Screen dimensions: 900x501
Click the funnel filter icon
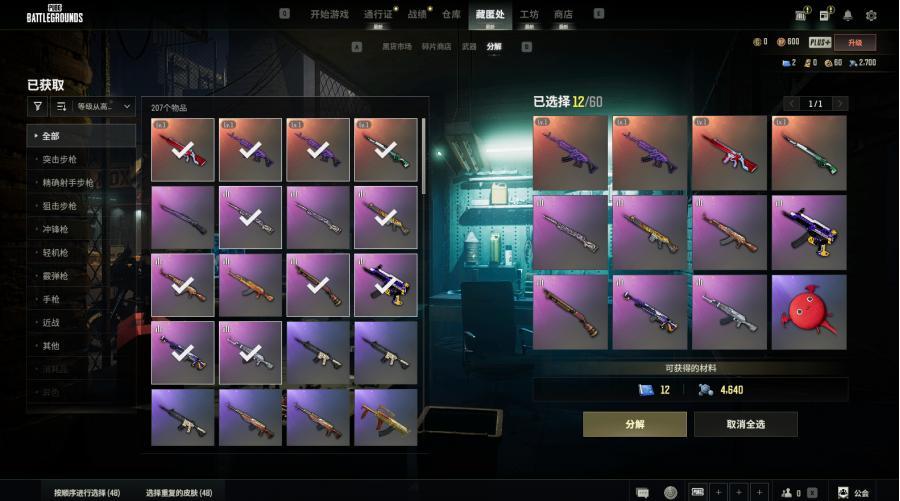coord(38,105)
